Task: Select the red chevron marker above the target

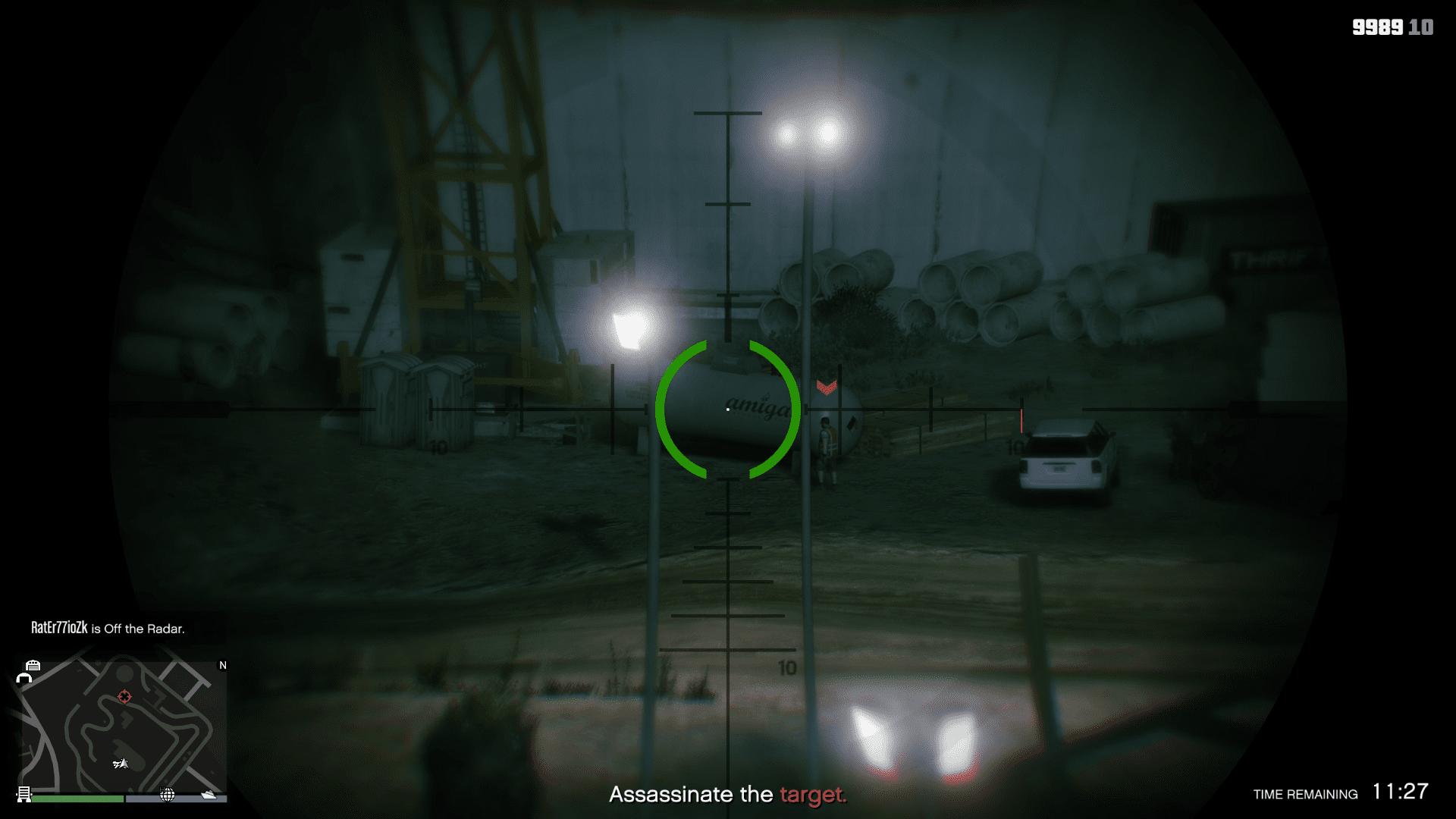Action: coord(826,388)
